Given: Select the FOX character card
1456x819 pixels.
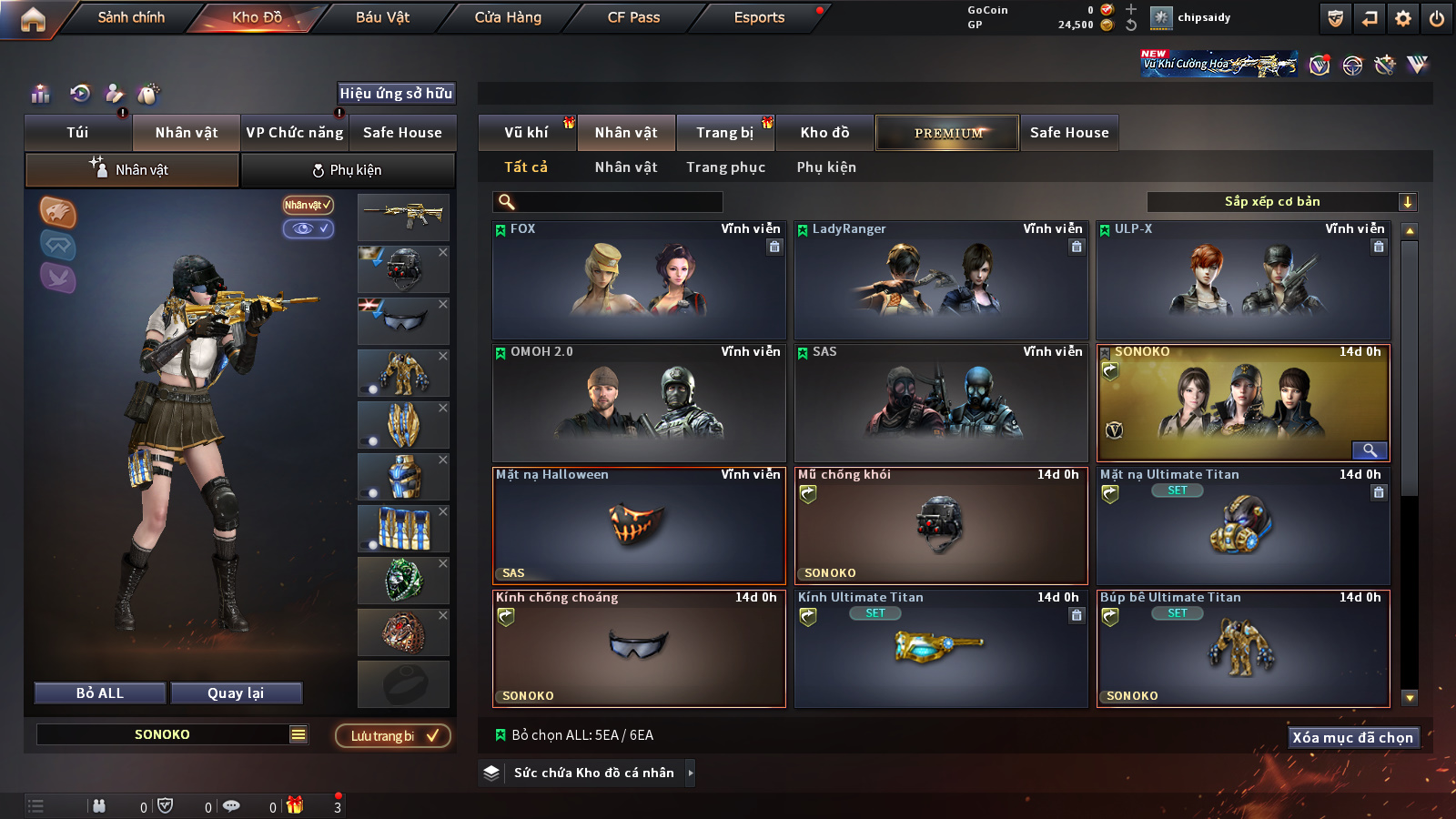Looking at the screenshot, I should pyautogui.click(x=639, y=280).
